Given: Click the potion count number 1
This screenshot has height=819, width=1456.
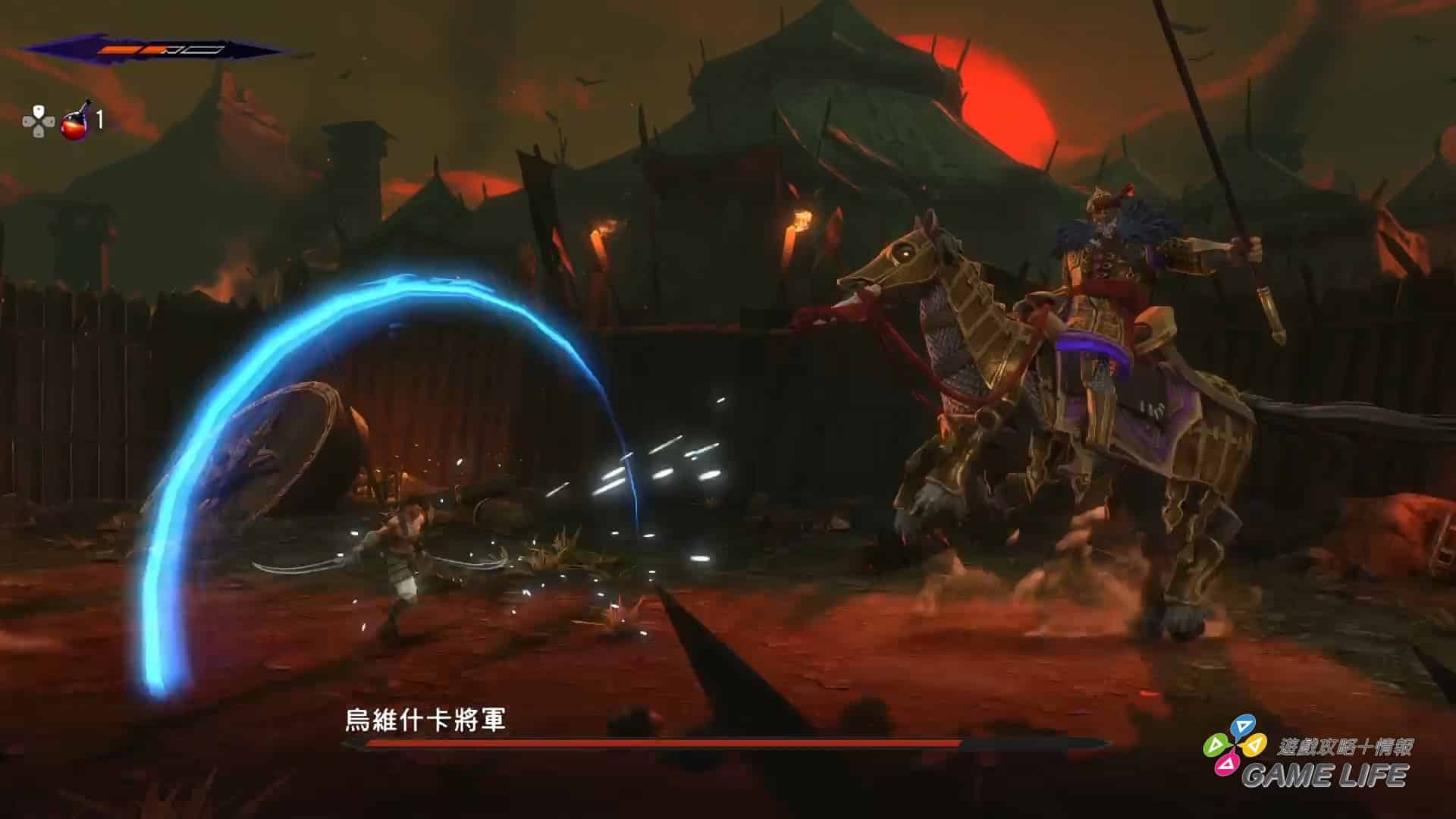Looking at the screenshot, I should [x=99, y=121].
